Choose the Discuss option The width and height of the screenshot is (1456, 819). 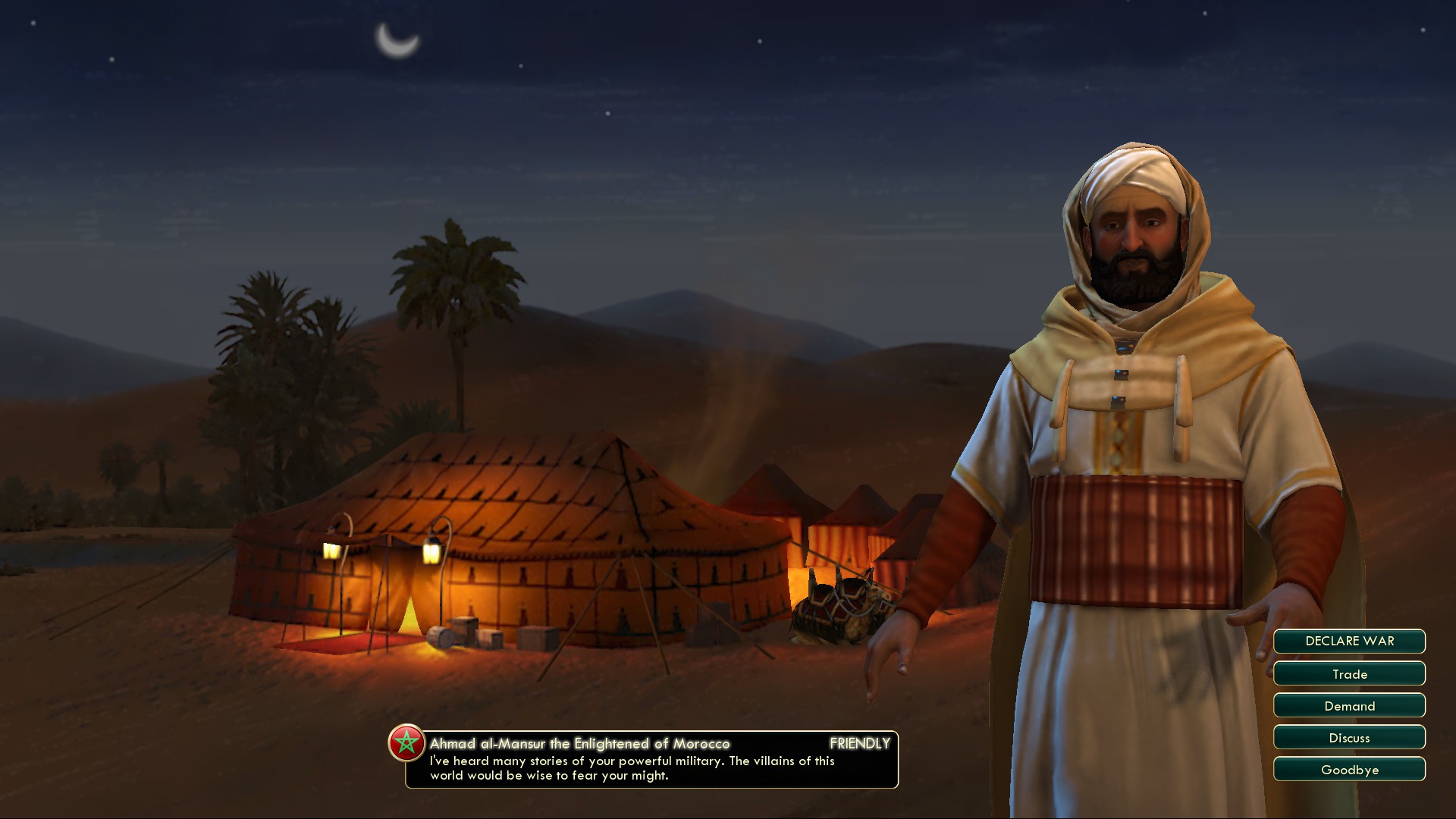[1349, 738]
